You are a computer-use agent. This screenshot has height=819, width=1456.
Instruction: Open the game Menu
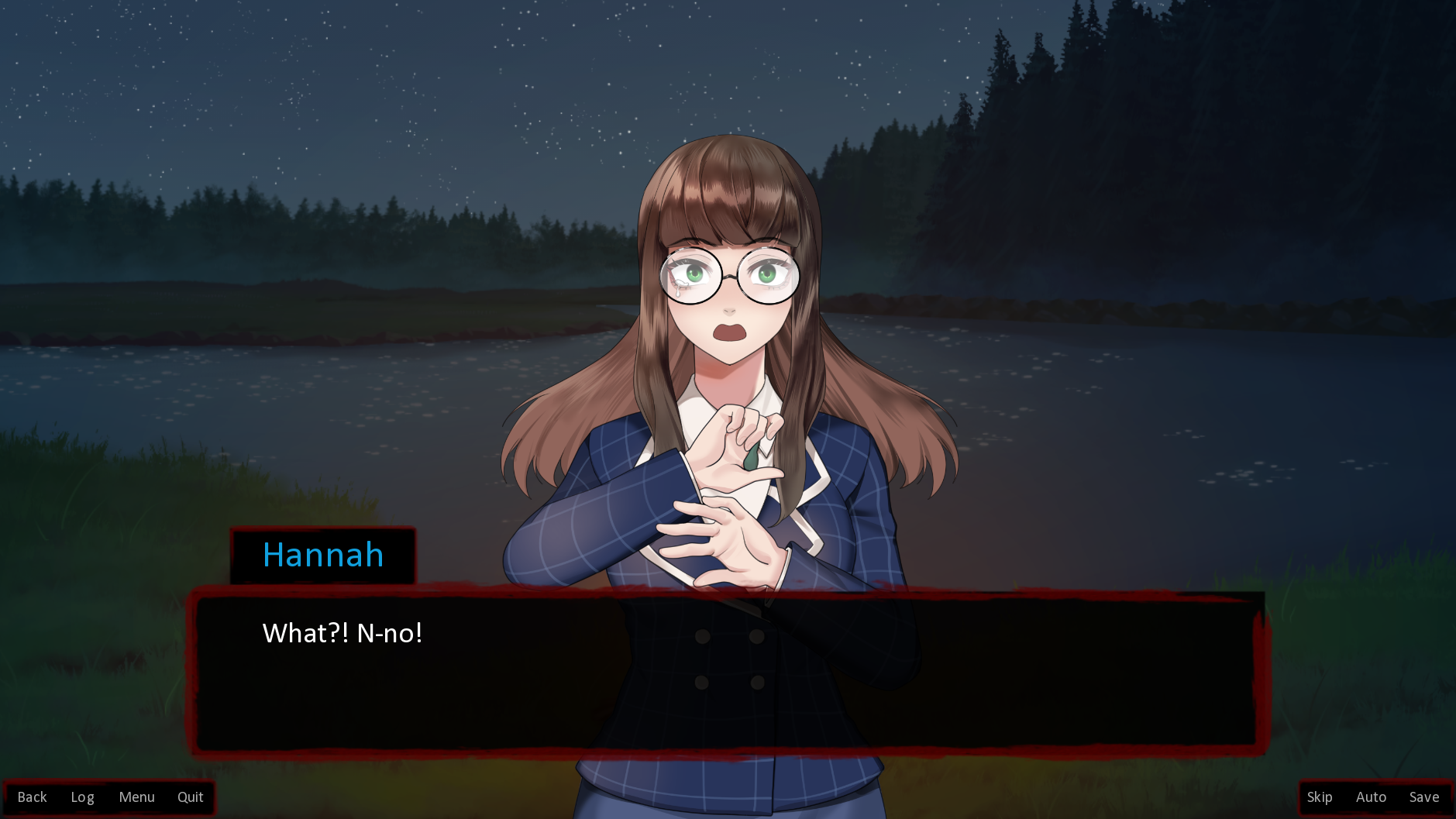click(136, 797)
